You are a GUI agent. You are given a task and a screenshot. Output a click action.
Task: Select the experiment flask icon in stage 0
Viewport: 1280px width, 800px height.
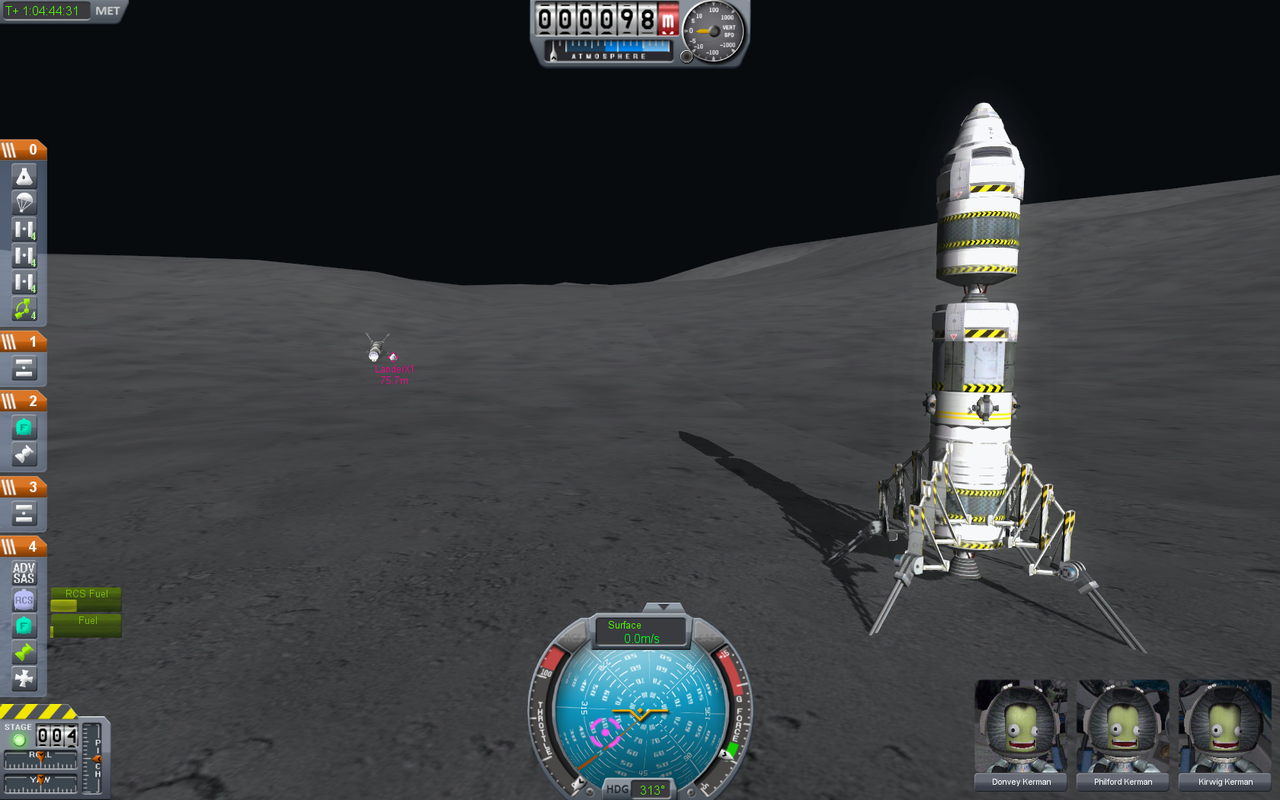(x=22, y=175)
